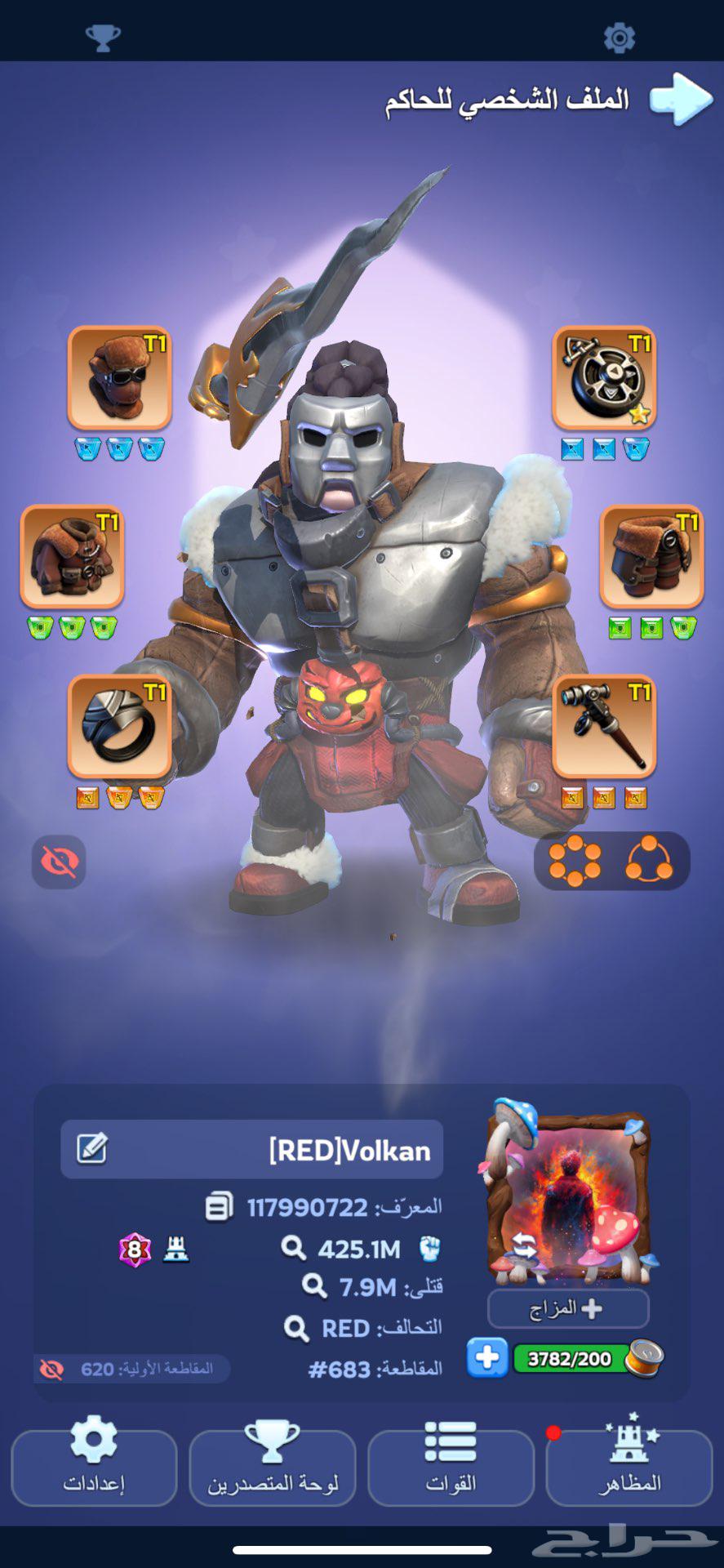Viewport: 724px width, 1568px height.
Task: Go back using the blue arrow
Action: (680, 100)
